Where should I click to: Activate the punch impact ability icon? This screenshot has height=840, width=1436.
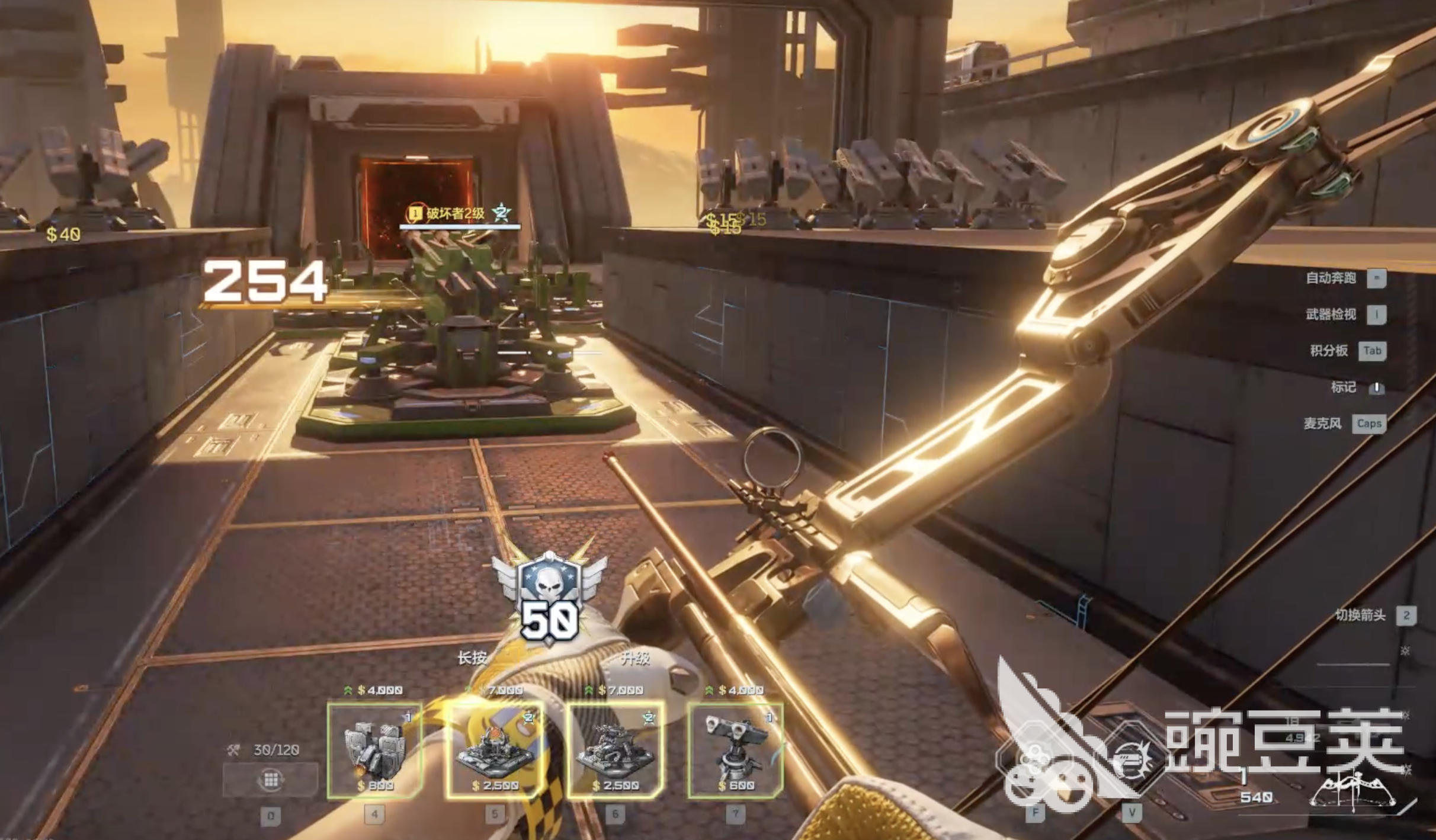pos(1132,762)
